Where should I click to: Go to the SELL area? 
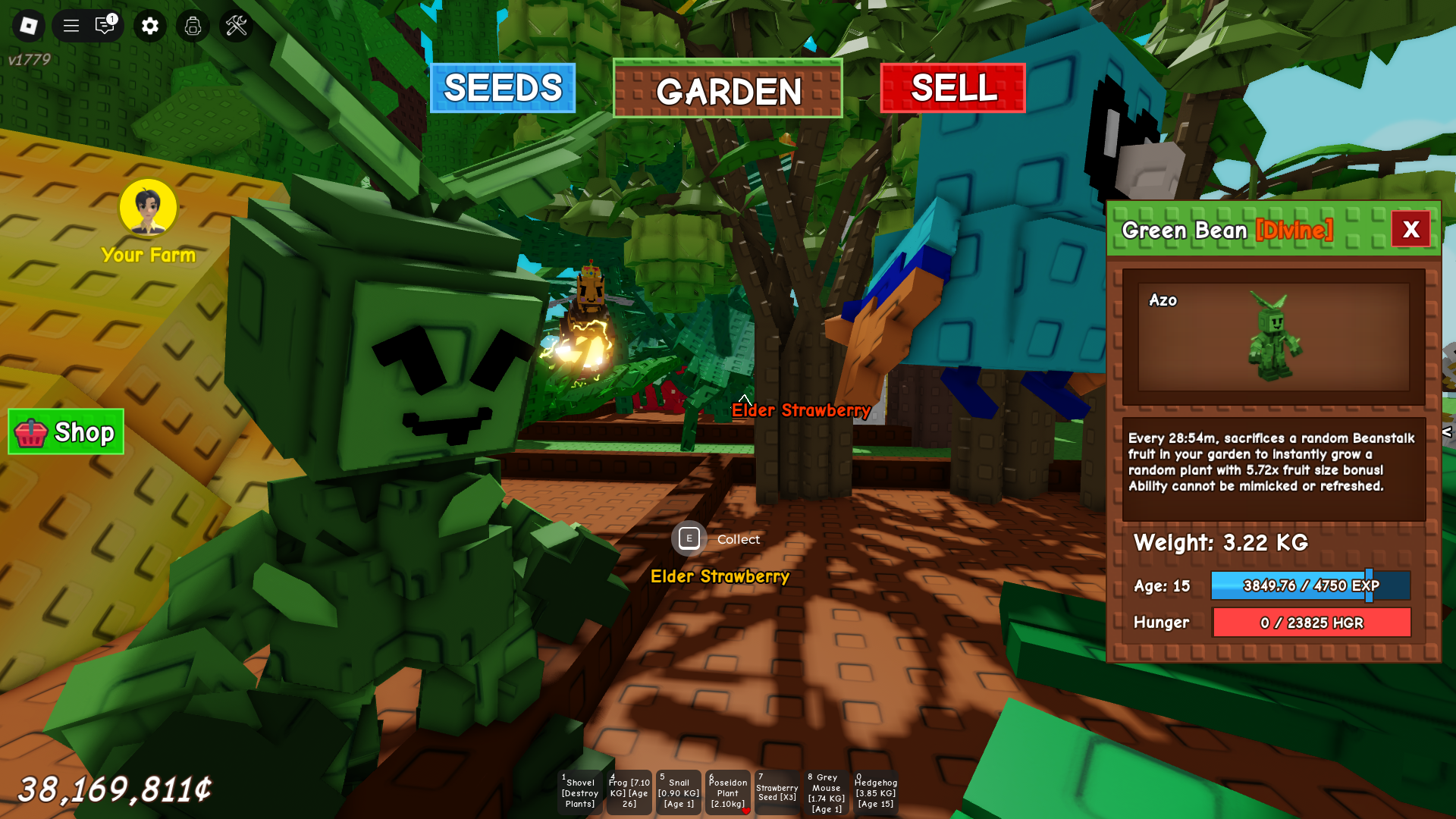click(952, 88)
